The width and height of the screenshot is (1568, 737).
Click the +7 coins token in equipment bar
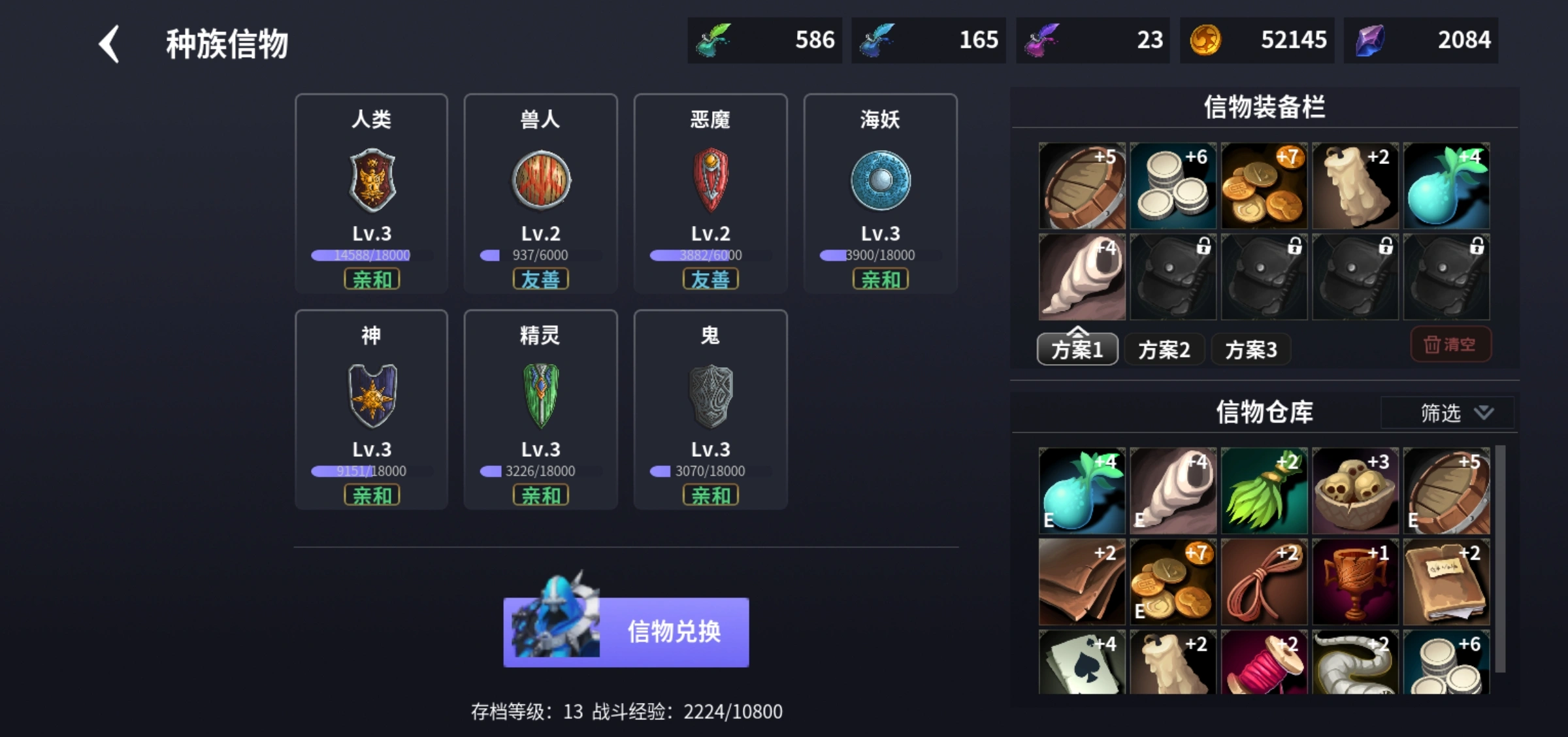pos(1264,185)
